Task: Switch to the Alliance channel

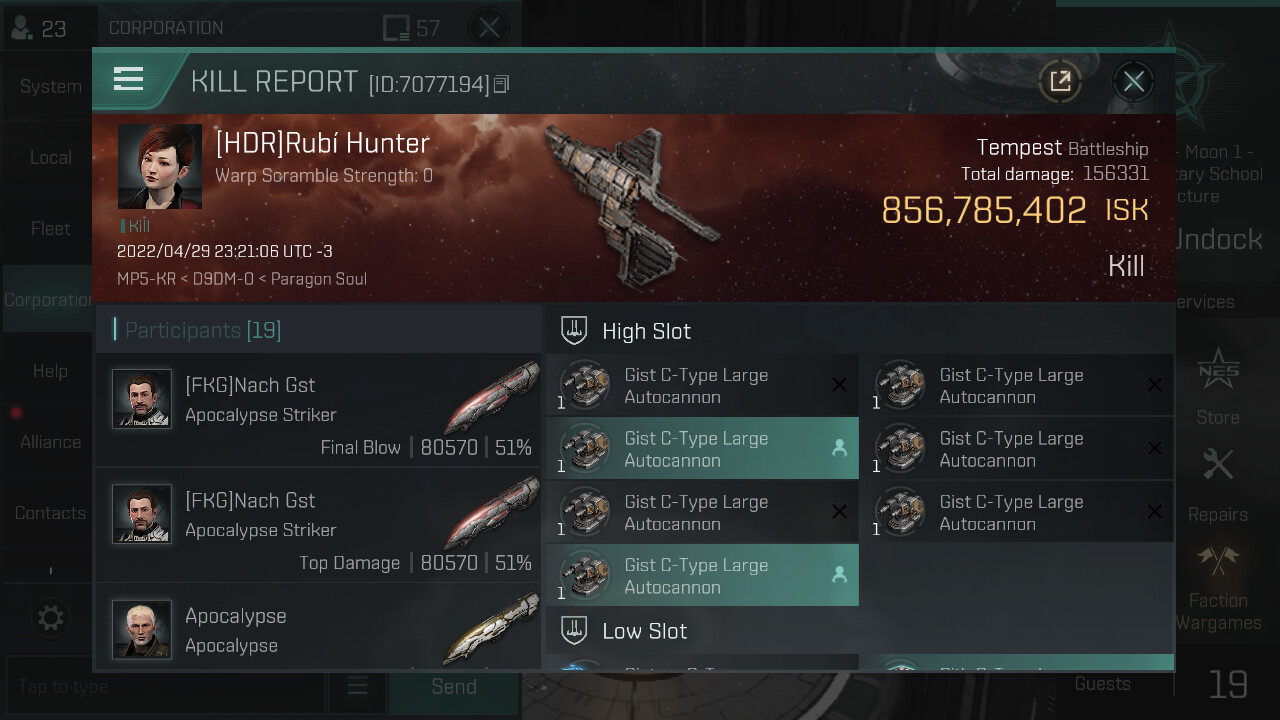Action: tap(50, 442)
